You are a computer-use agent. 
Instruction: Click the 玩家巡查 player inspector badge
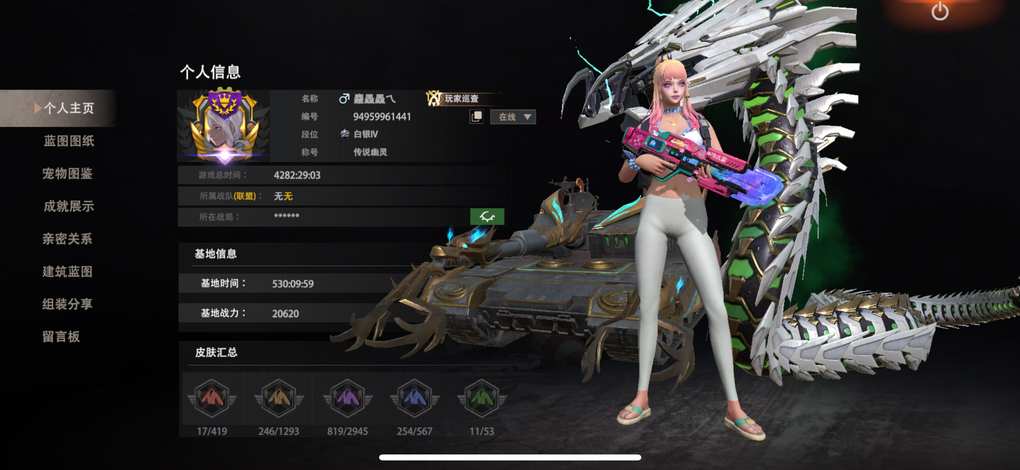[x=460, y=98]
